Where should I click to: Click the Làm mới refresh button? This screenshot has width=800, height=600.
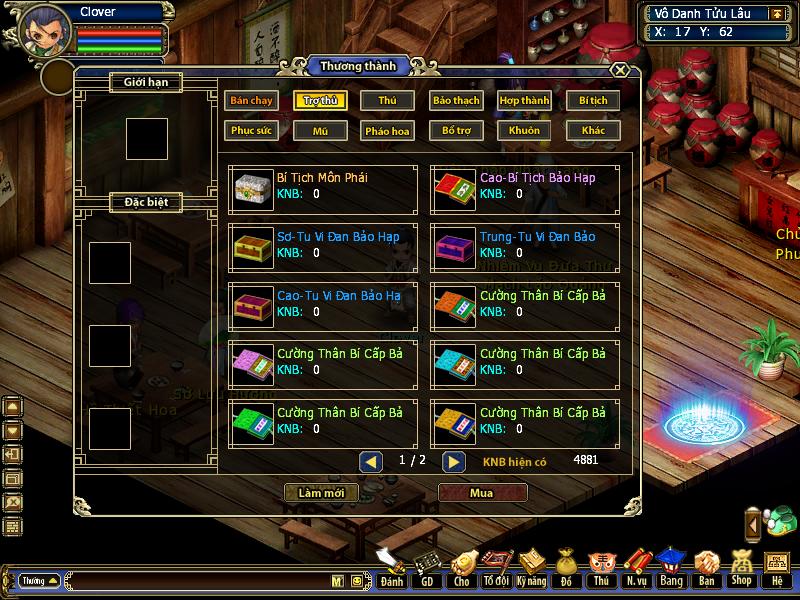coord(321,493)
